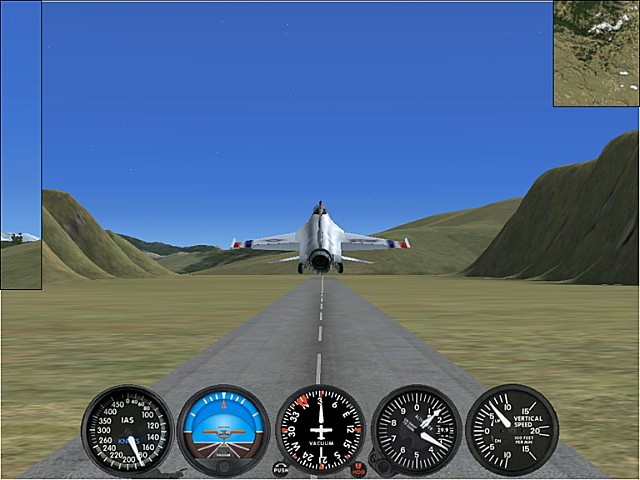640x480 pixels.
Task: Click the altimeter pressure setting knob
Action: coord(379,462)
